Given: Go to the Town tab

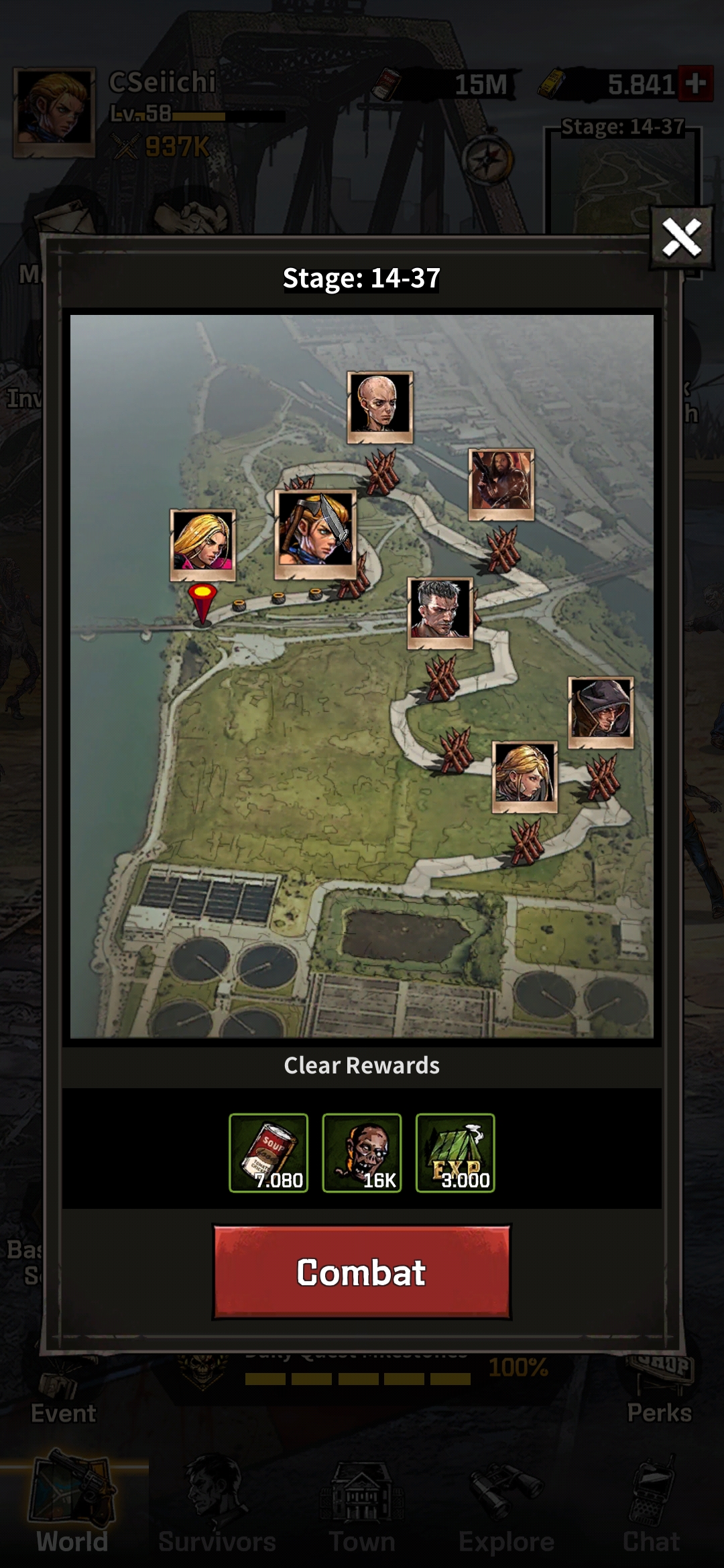Looking at the screenshot, I should pyautogui.click(x=361, y=1514).
